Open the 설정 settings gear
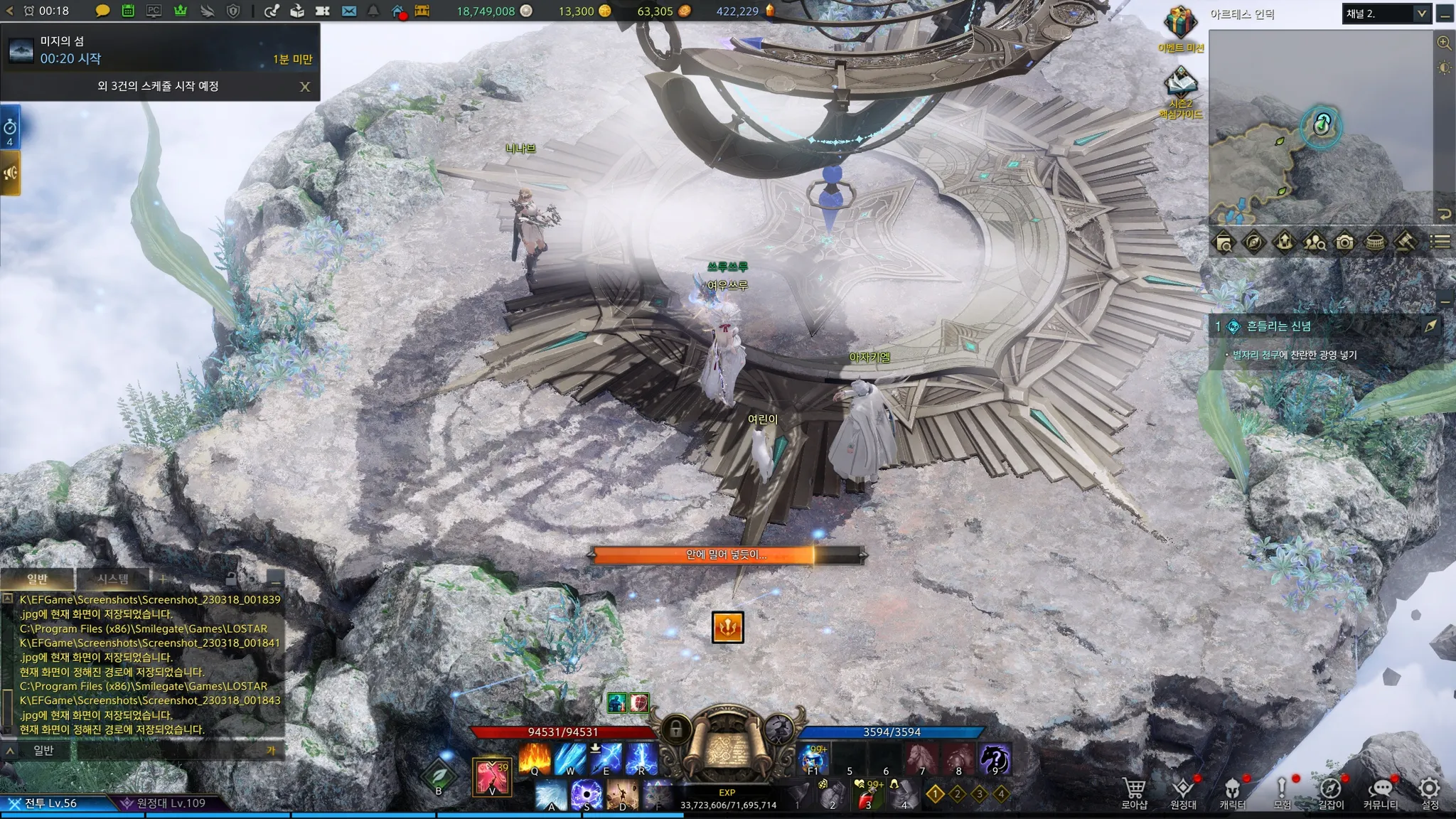 coord(1430,791)
